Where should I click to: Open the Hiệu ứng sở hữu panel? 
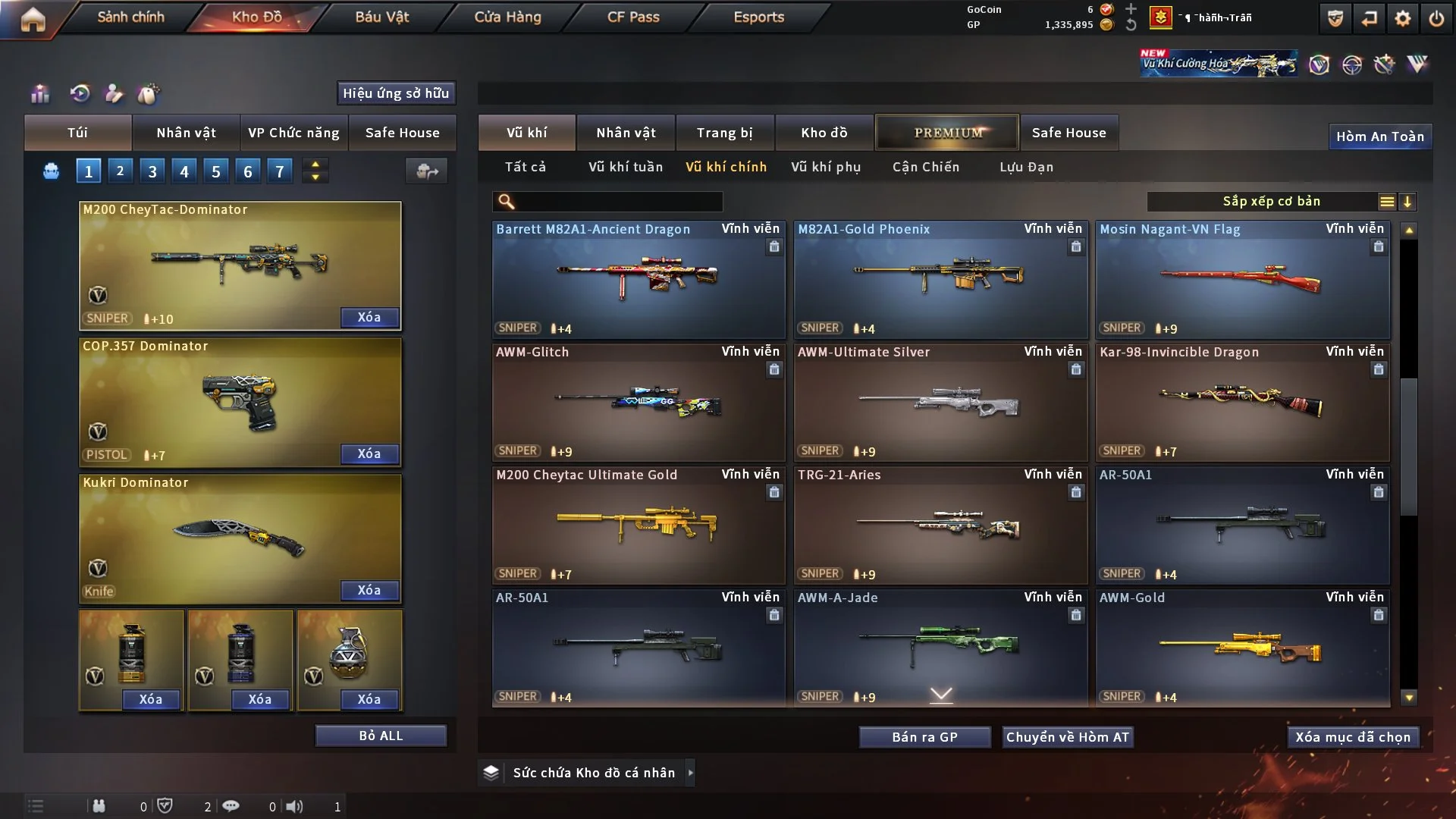(395, 93)
